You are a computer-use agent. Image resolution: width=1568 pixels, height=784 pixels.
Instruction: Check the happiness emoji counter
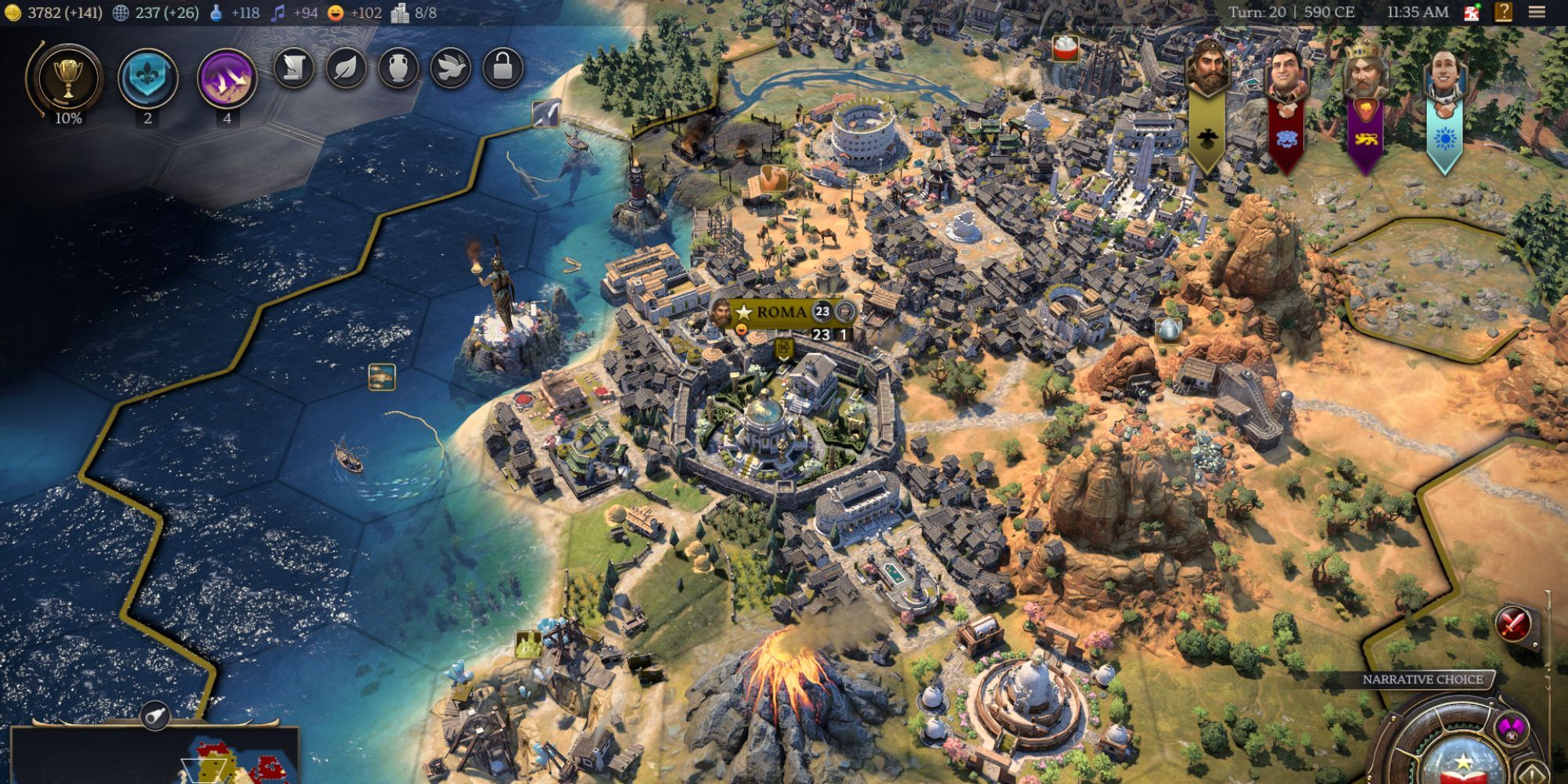[336, 13]
